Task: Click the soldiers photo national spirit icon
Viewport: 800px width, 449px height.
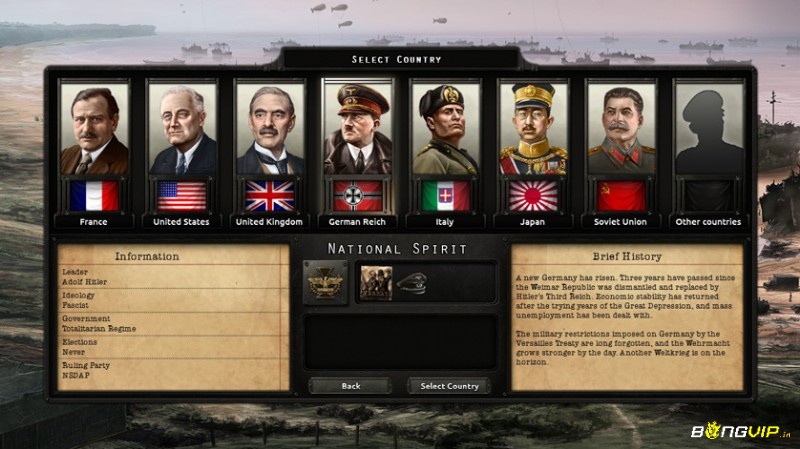Action: click(x=376, y=283)
